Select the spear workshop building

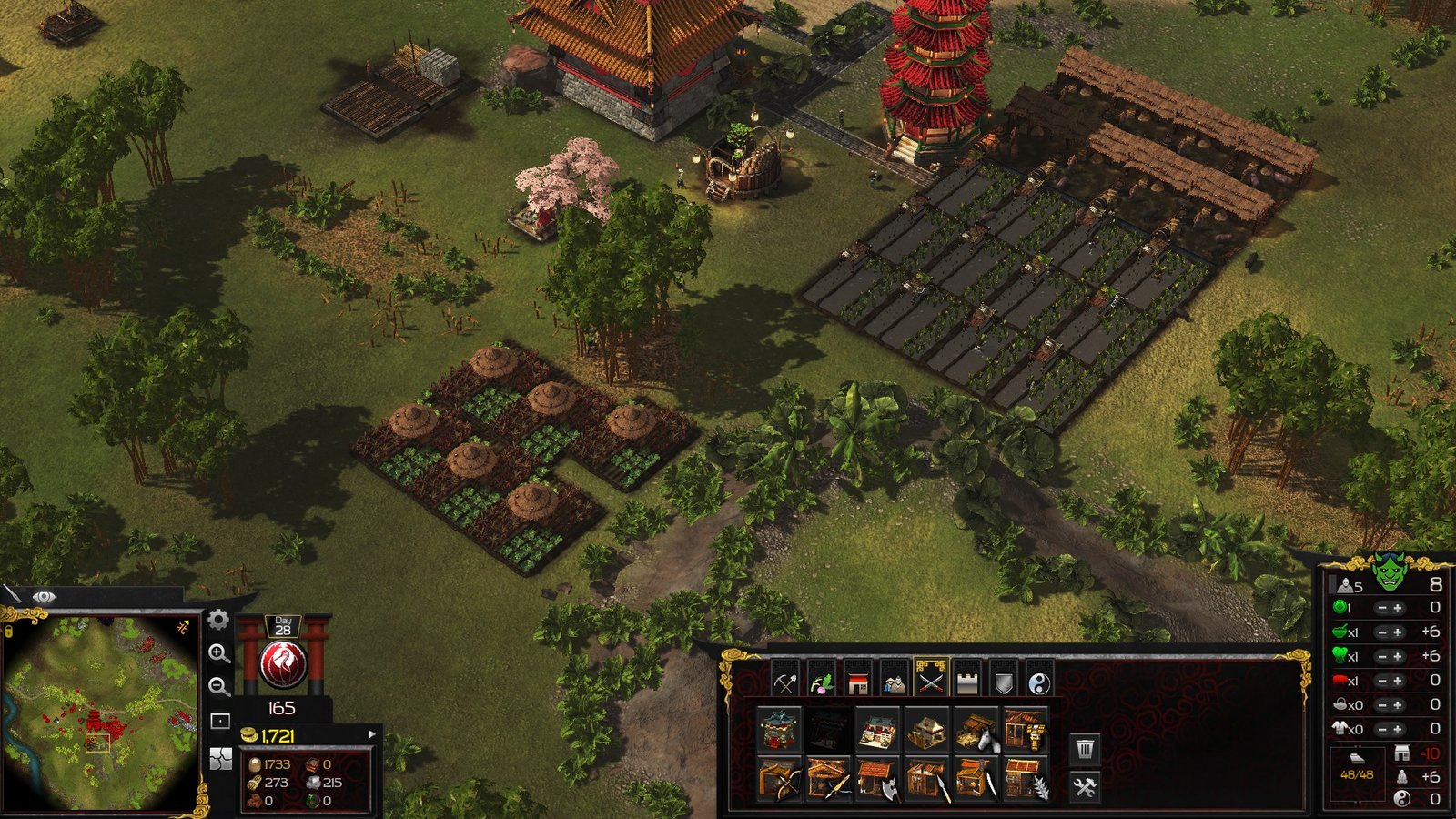[x=927, y=780]
